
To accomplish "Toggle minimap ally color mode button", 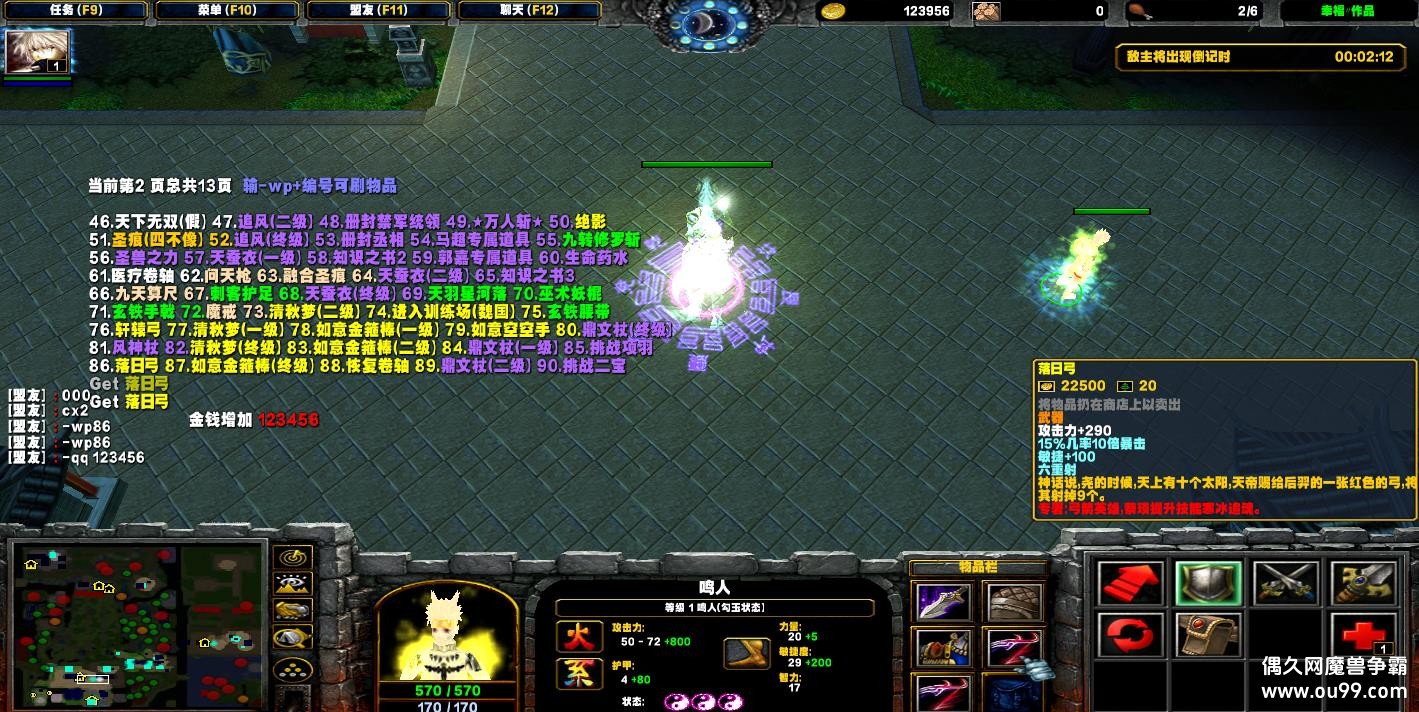I will (x=292, y=611).
